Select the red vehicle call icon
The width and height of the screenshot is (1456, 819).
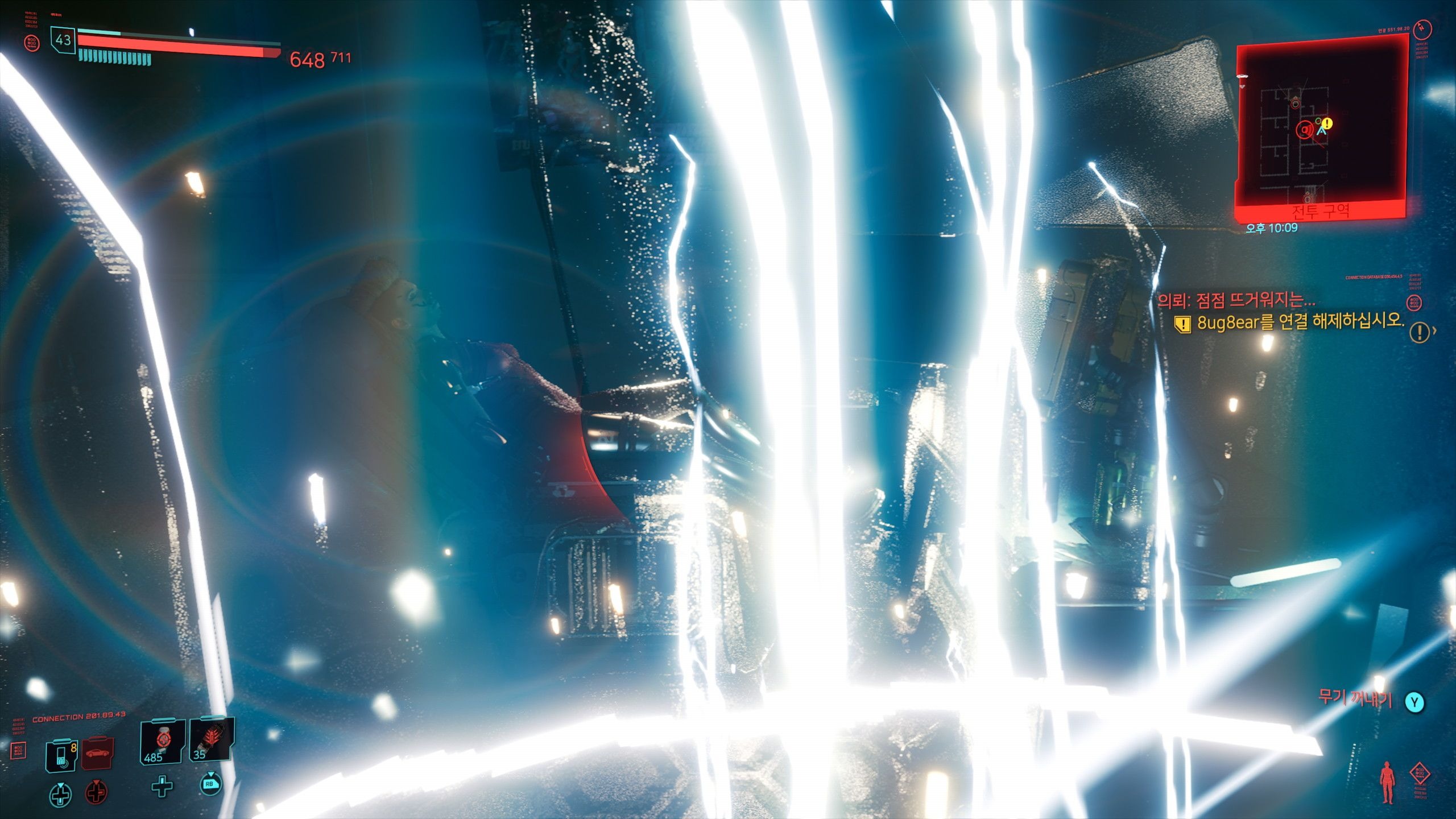pos(98,753)
